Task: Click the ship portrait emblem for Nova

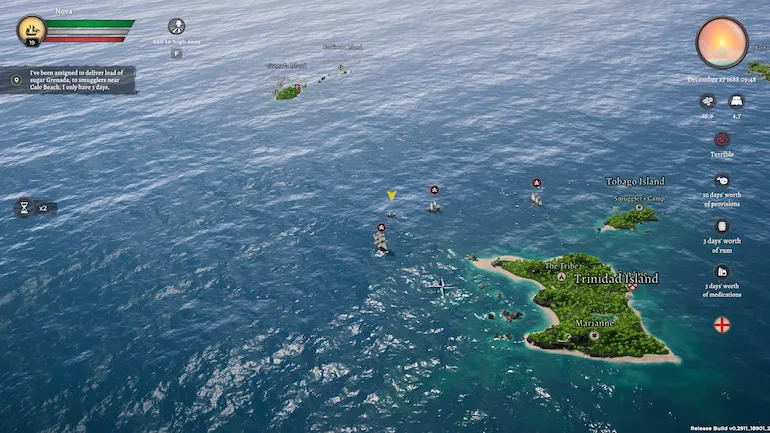Action: pyautogui.click(x=31, y=30)
